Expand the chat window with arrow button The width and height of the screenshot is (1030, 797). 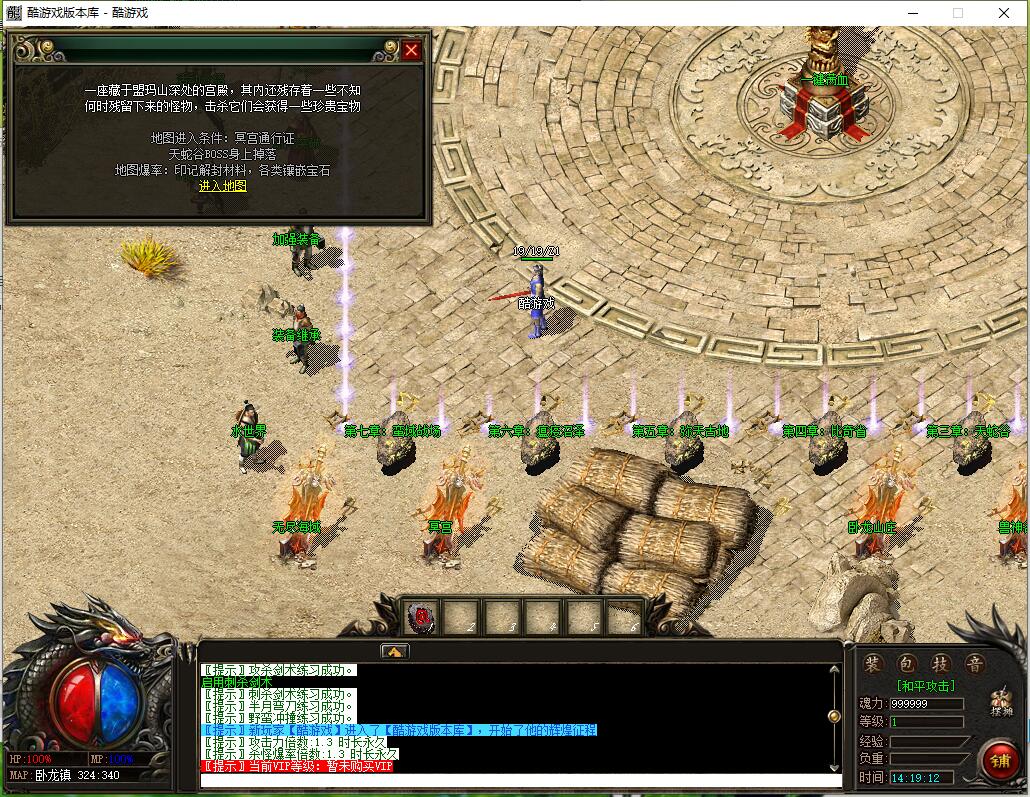click(x=394, y=651)
